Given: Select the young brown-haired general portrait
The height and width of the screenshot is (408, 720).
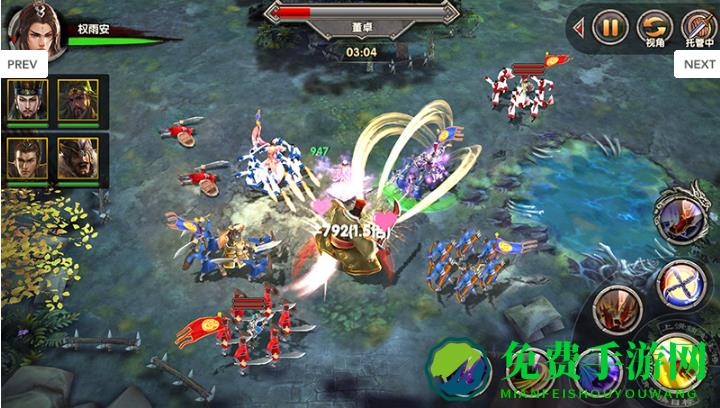Looking at the screenshot, I should click(x=27, y=158).
